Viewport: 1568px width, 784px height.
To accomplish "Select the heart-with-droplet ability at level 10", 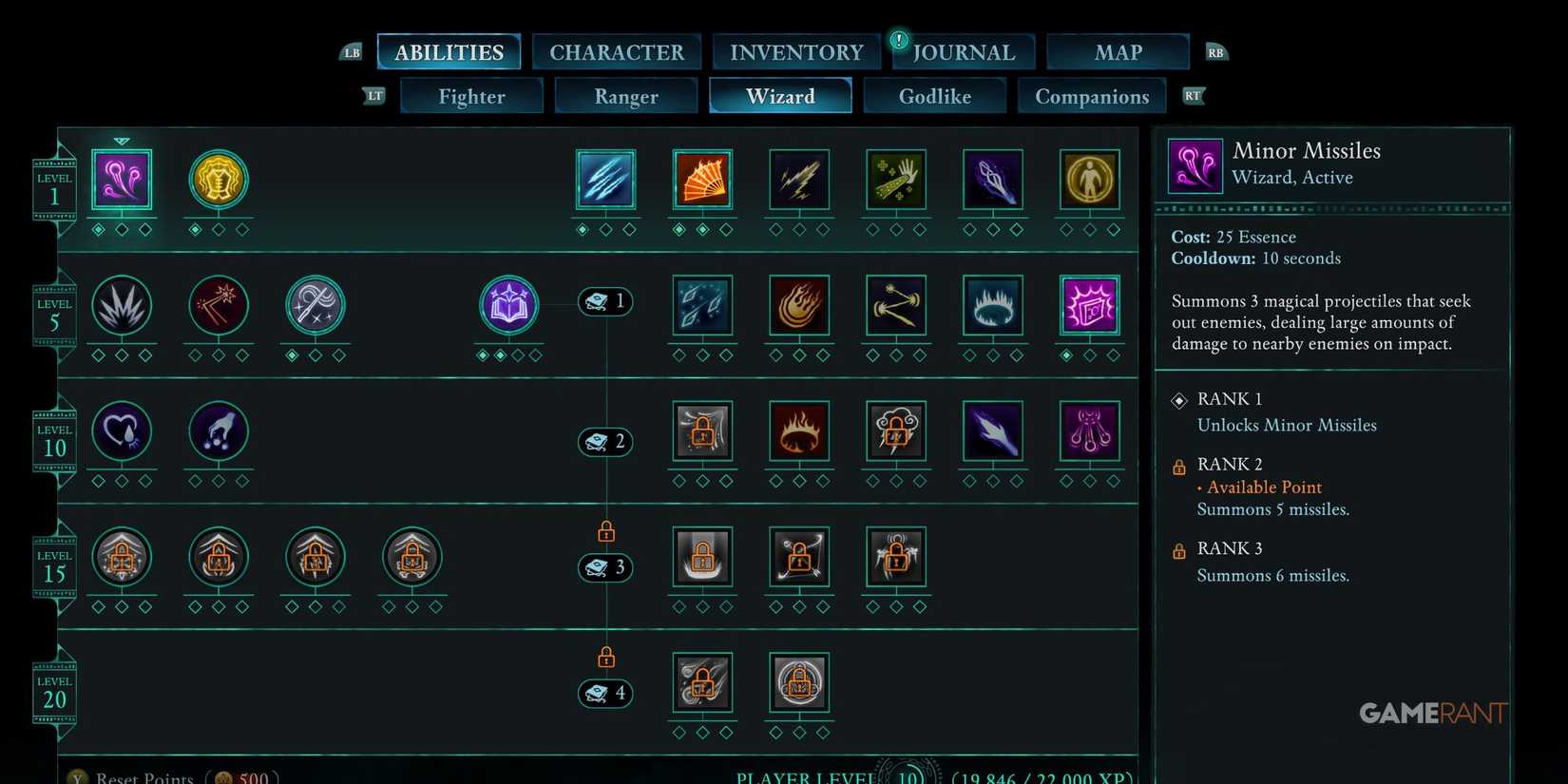I will [122, 430].
